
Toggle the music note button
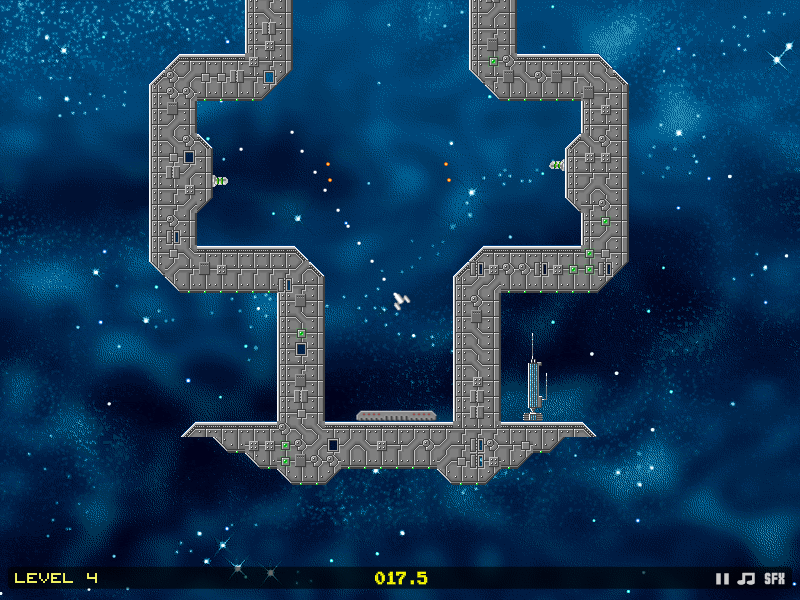746,578
